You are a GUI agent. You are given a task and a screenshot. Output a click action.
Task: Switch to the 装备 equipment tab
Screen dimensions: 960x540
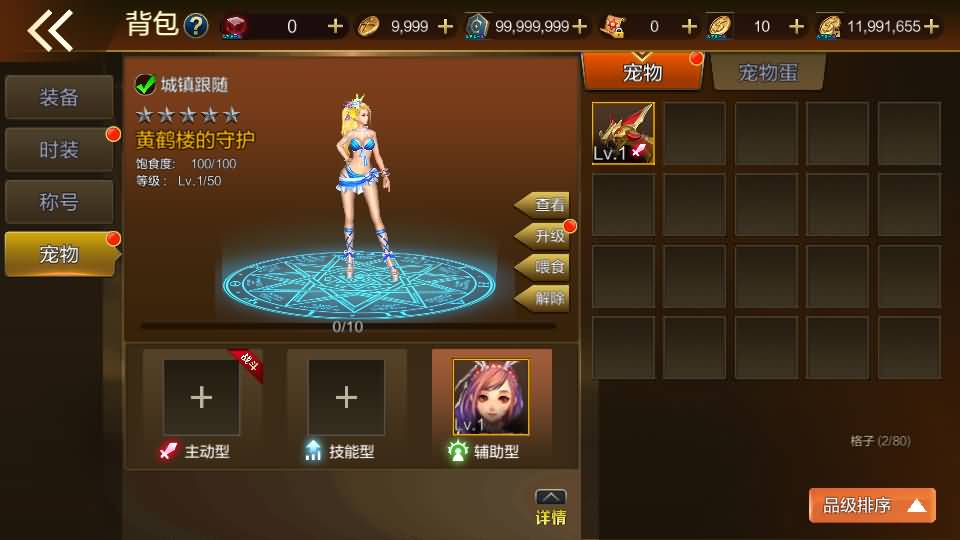coord(59,98)
